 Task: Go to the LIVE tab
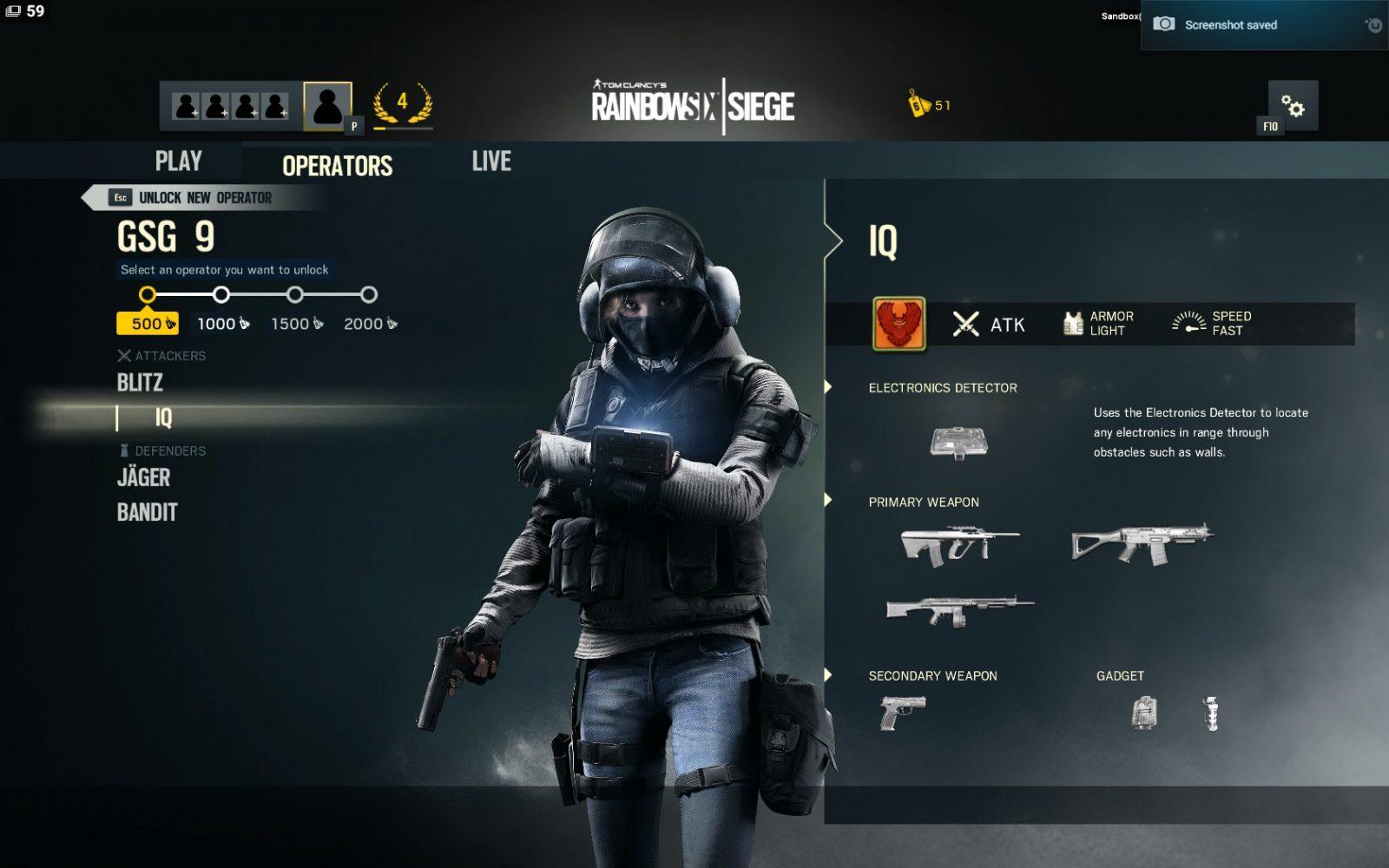[x=491, y=161]
